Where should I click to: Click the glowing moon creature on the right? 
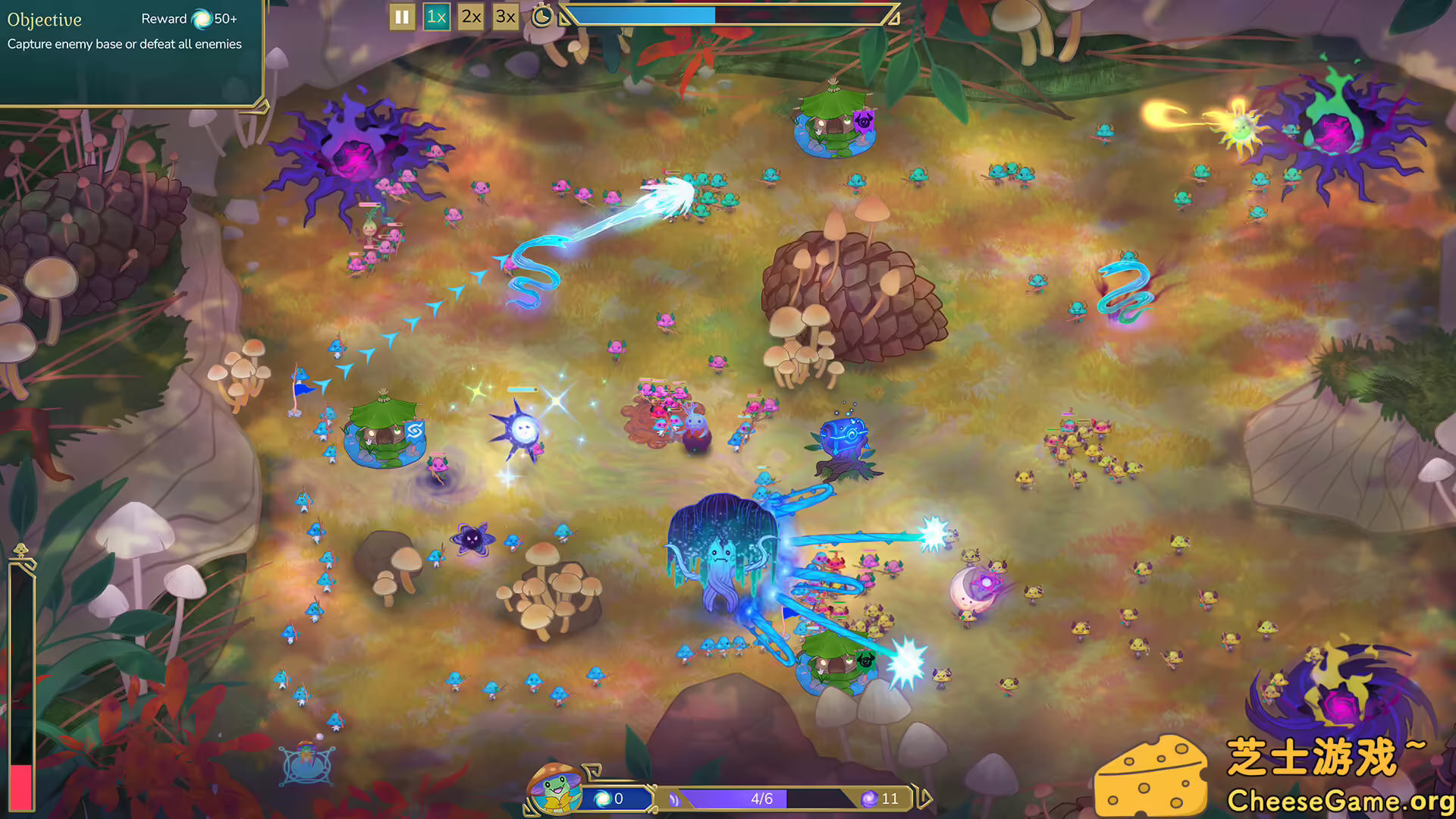tap(974, 588)
